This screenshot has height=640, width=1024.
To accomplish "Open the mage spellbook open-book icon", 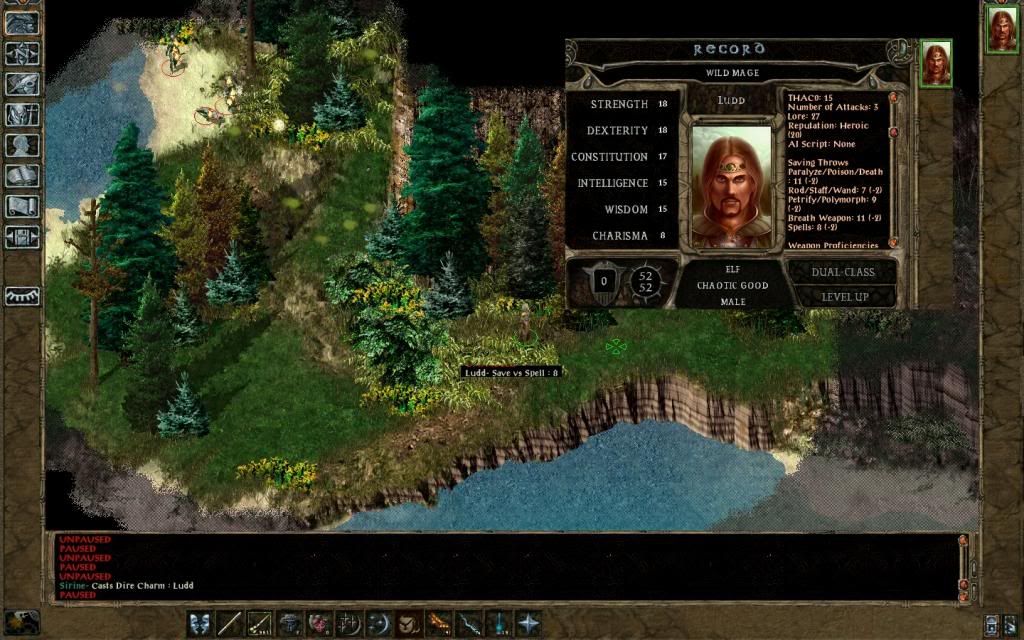I will 22,176.
